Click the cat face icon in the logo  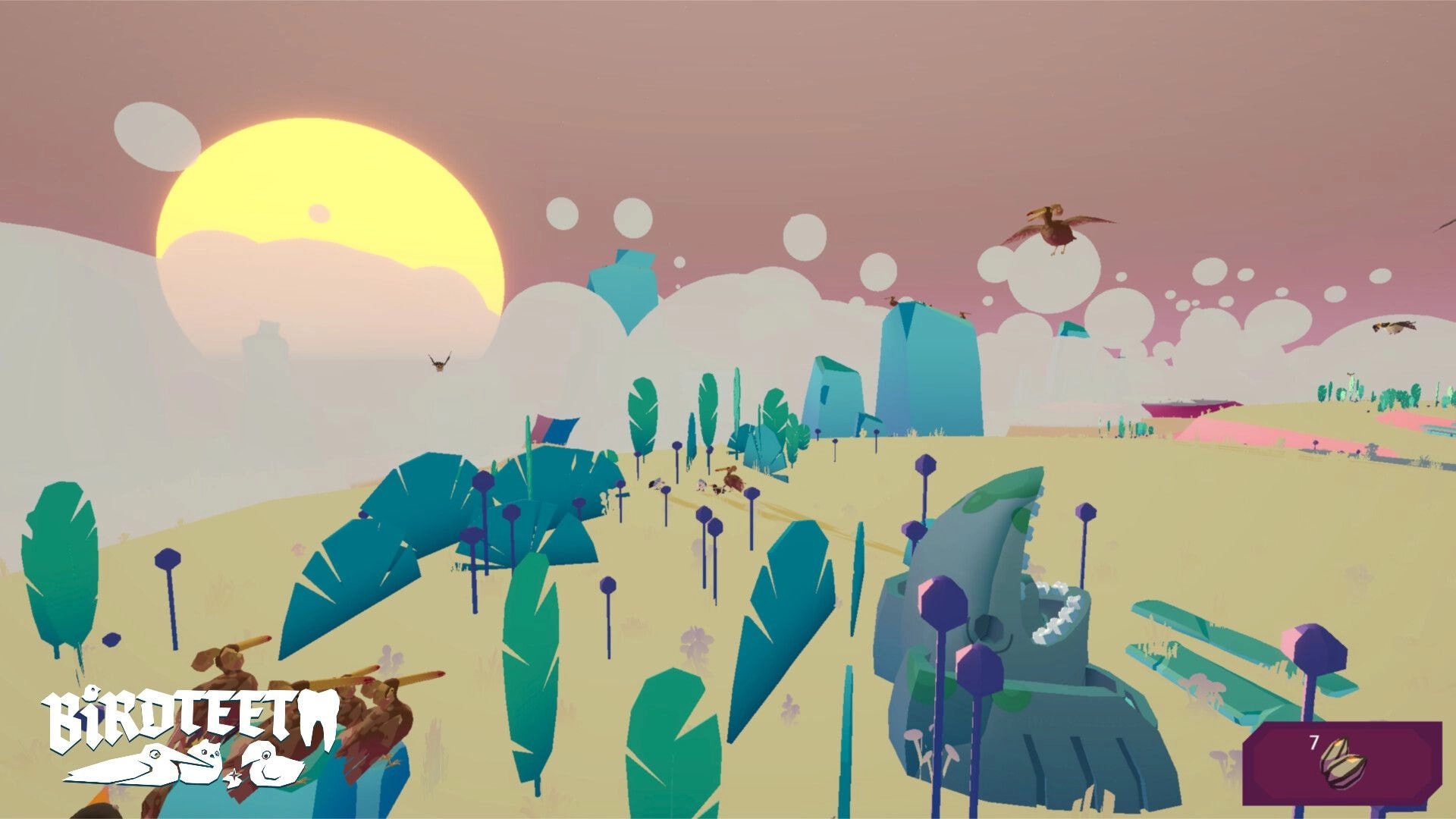[209, 753]
